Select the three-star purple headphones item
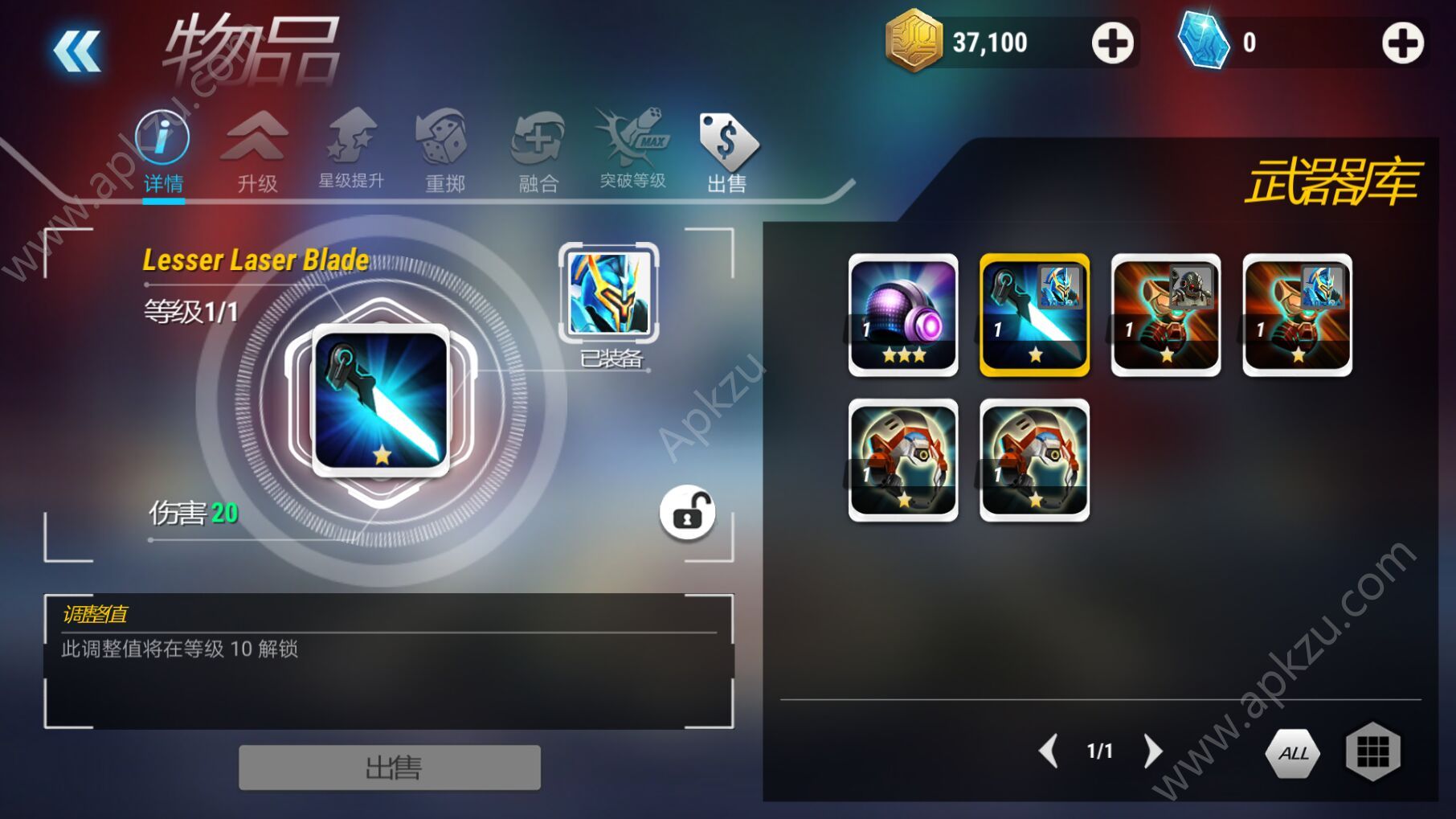 [903, 315]
